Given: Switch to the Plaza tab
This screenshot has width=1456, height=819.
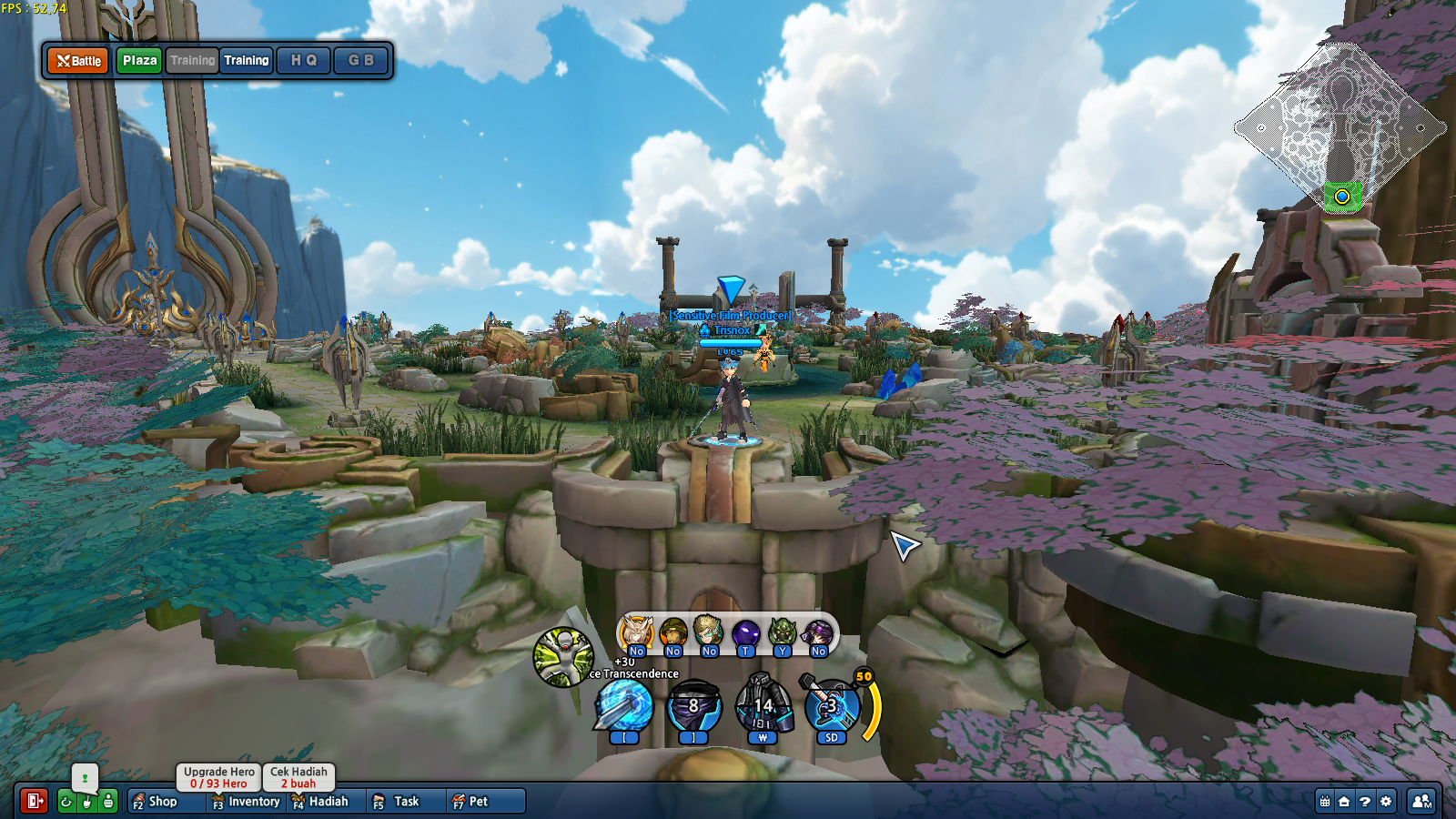Looking at the screenshot, I should (x=139, y=61).
